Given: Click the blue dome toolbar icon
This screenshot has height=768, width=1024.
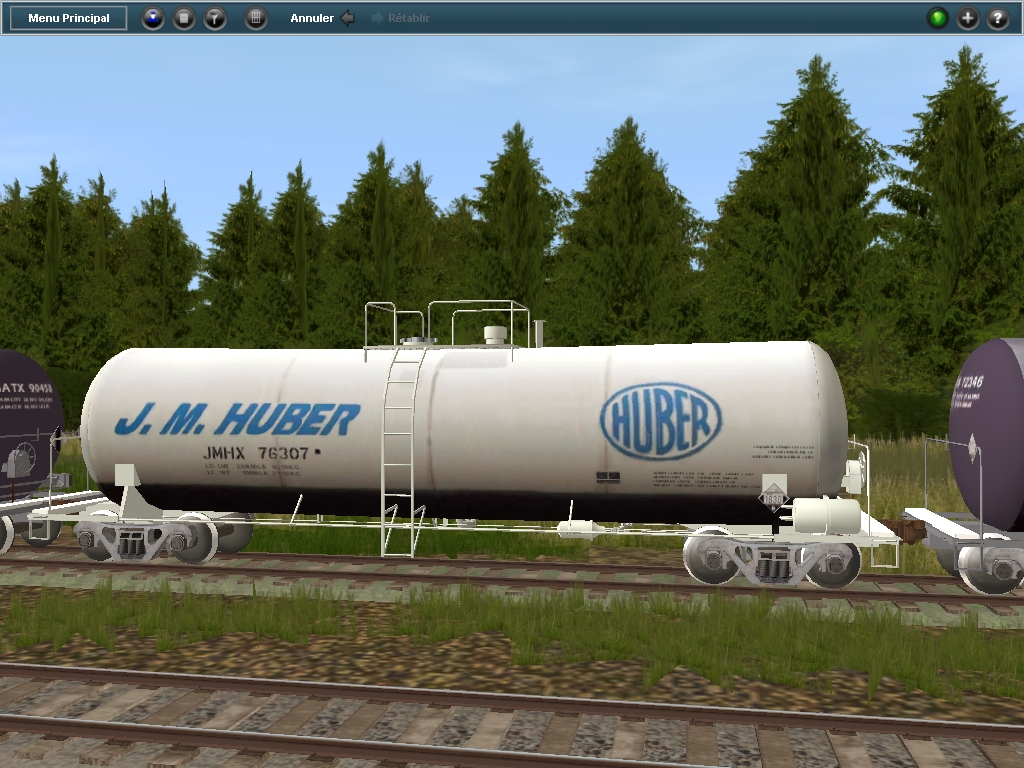Looking at the screenshot, I should coord(153,18).
